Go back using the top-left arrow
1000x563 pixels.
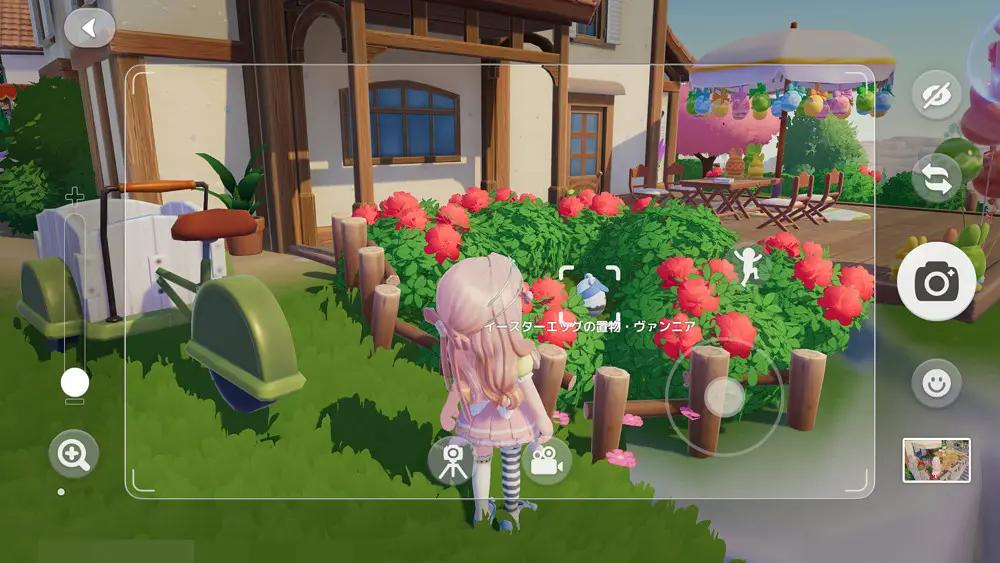point(89,28)
